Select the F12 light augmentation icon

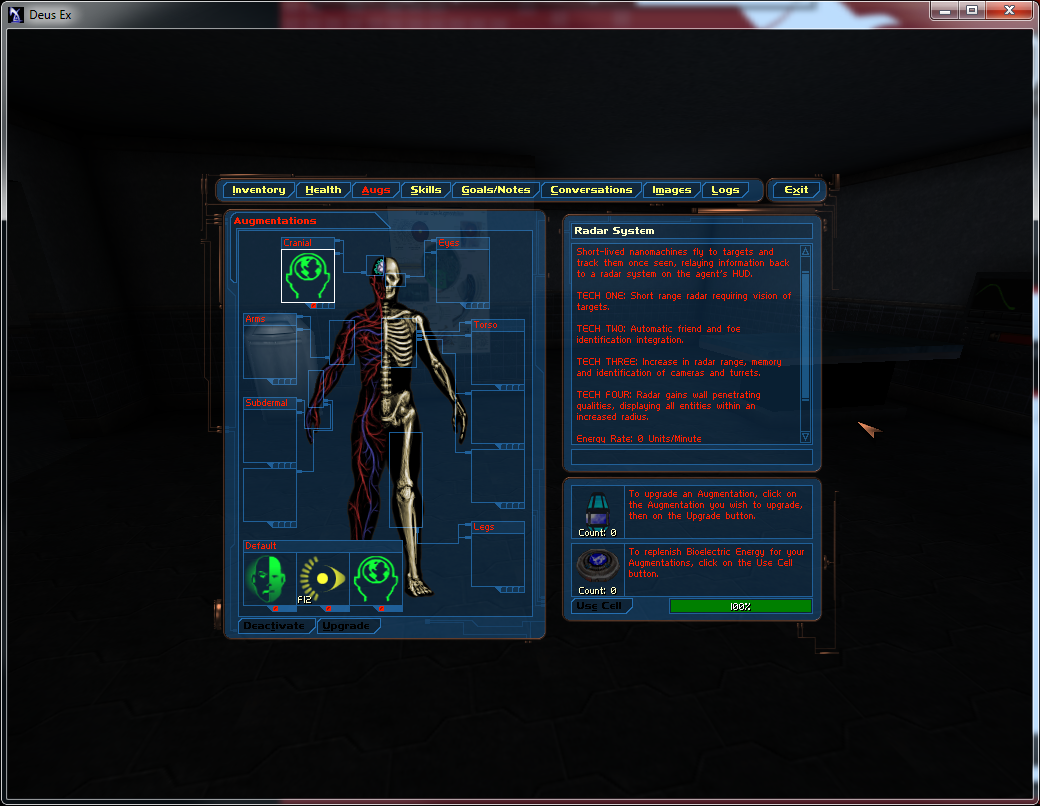[x=323, y=579]
